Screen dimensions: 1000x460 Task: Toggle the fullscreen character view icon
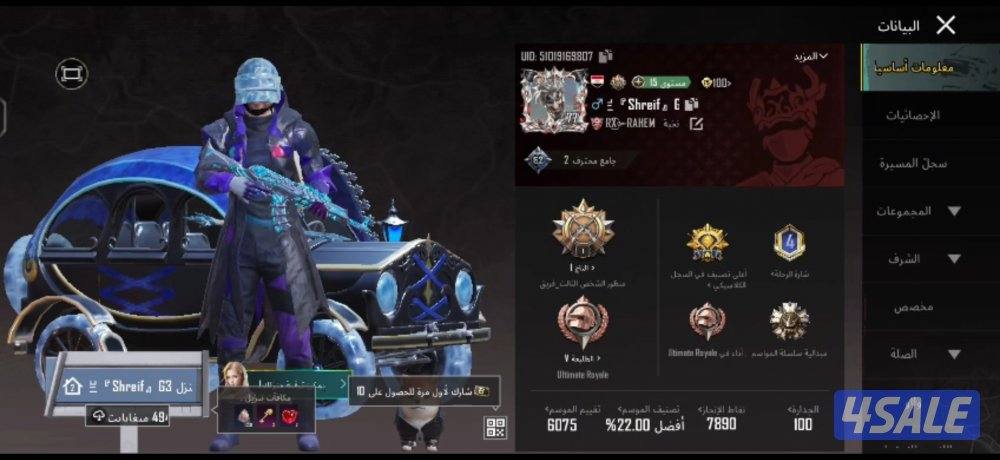pyautogui.click(x=71, y=73)
